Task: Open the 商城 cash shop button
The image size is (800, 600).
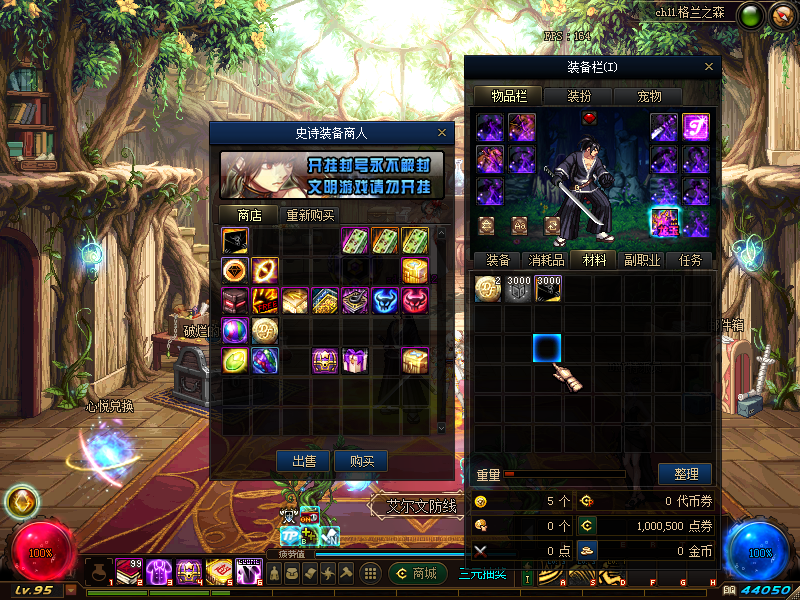Action: click(416, 573)
